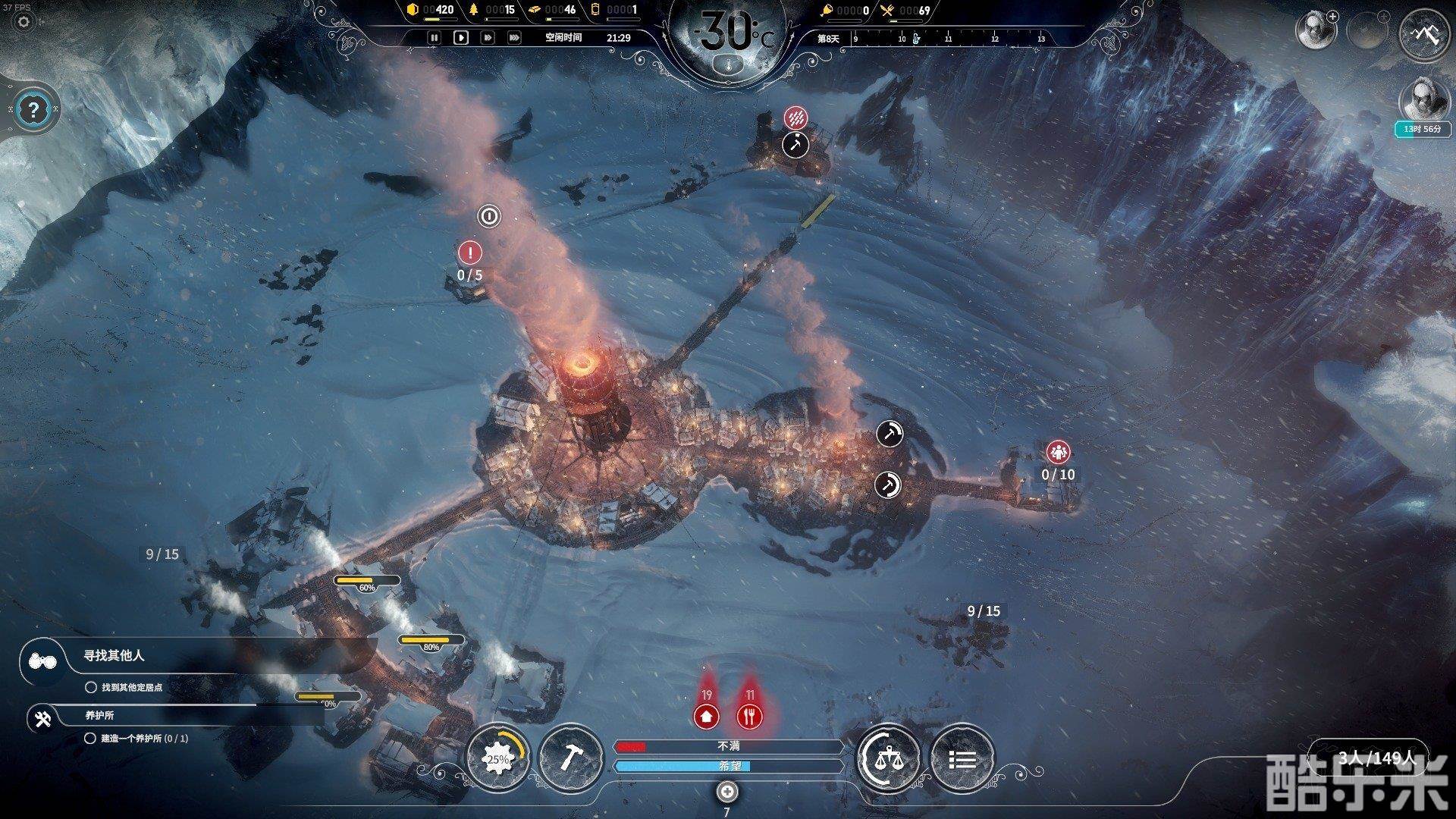Screen dimensions: 1456x819
Task: Open the Frostland mountain map
Action: click(x=1423, y=33)
